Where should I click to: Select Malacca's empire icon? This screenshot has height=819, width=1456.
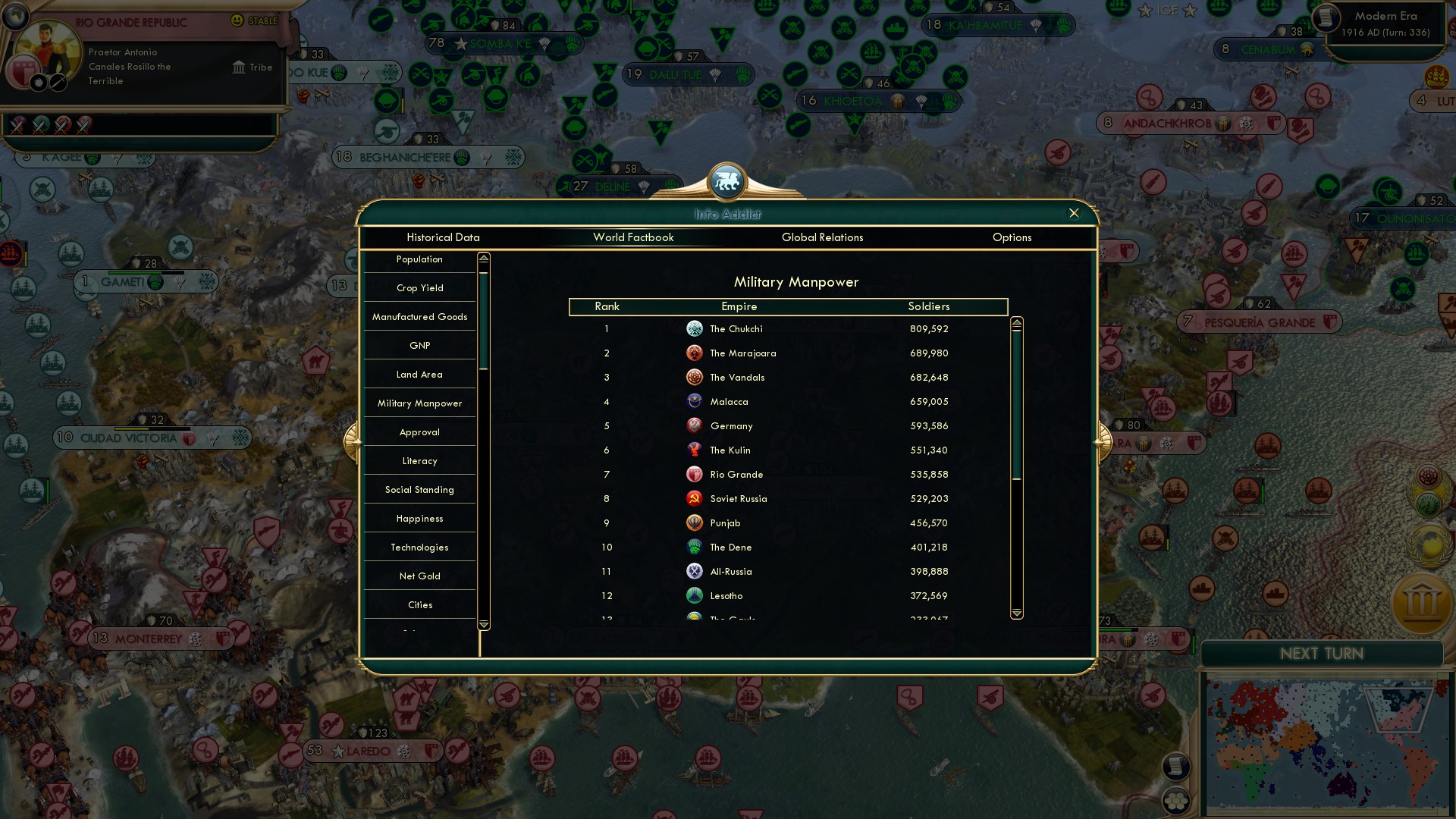(695, 401)
